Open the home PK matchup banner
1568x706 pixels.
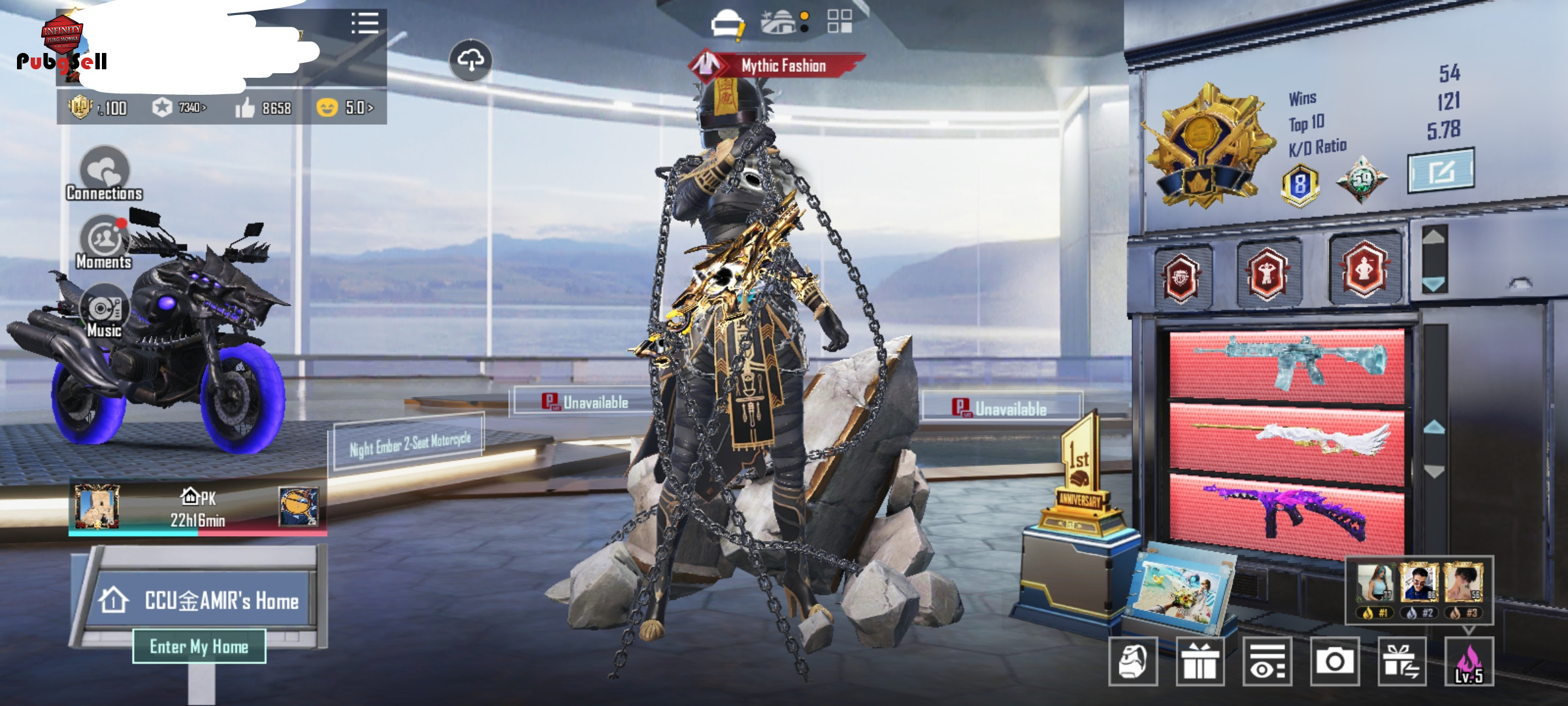[x=197, y=508]
